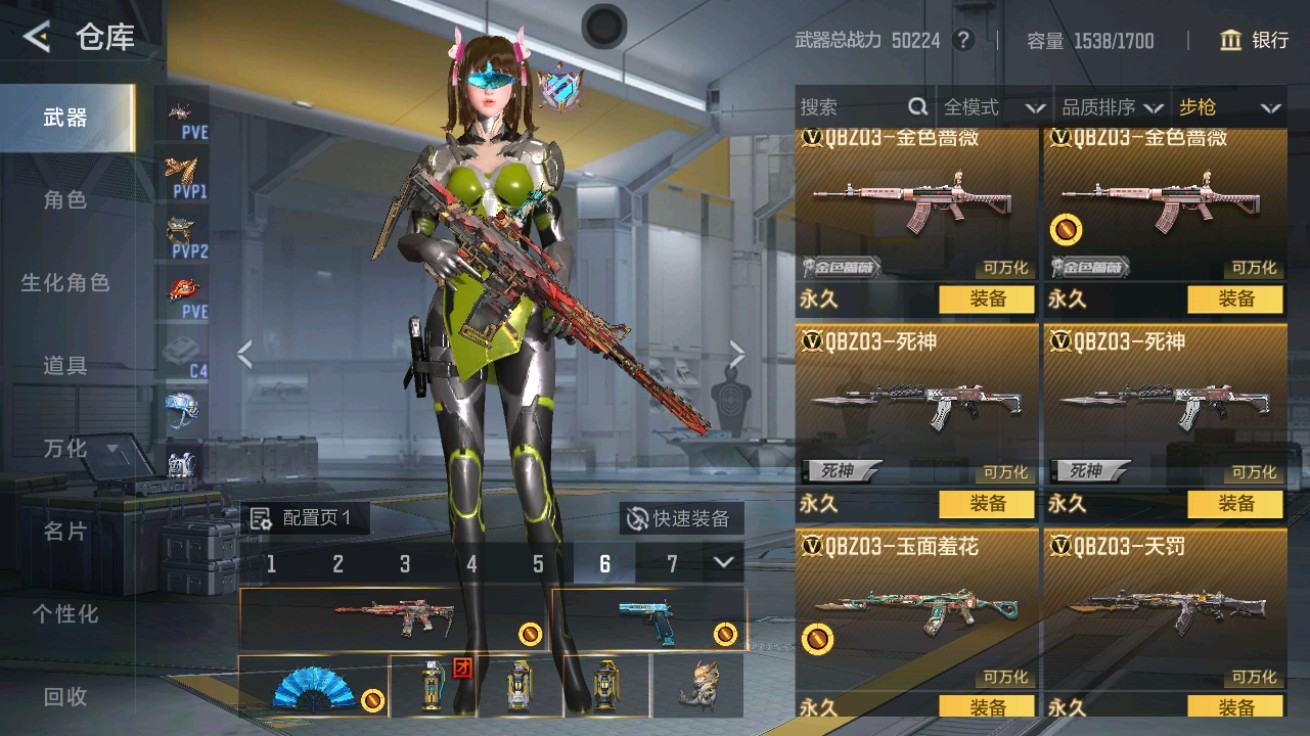
Task: Open the 品质排序 quality sort dropdown
Action: pos(1110,107)
